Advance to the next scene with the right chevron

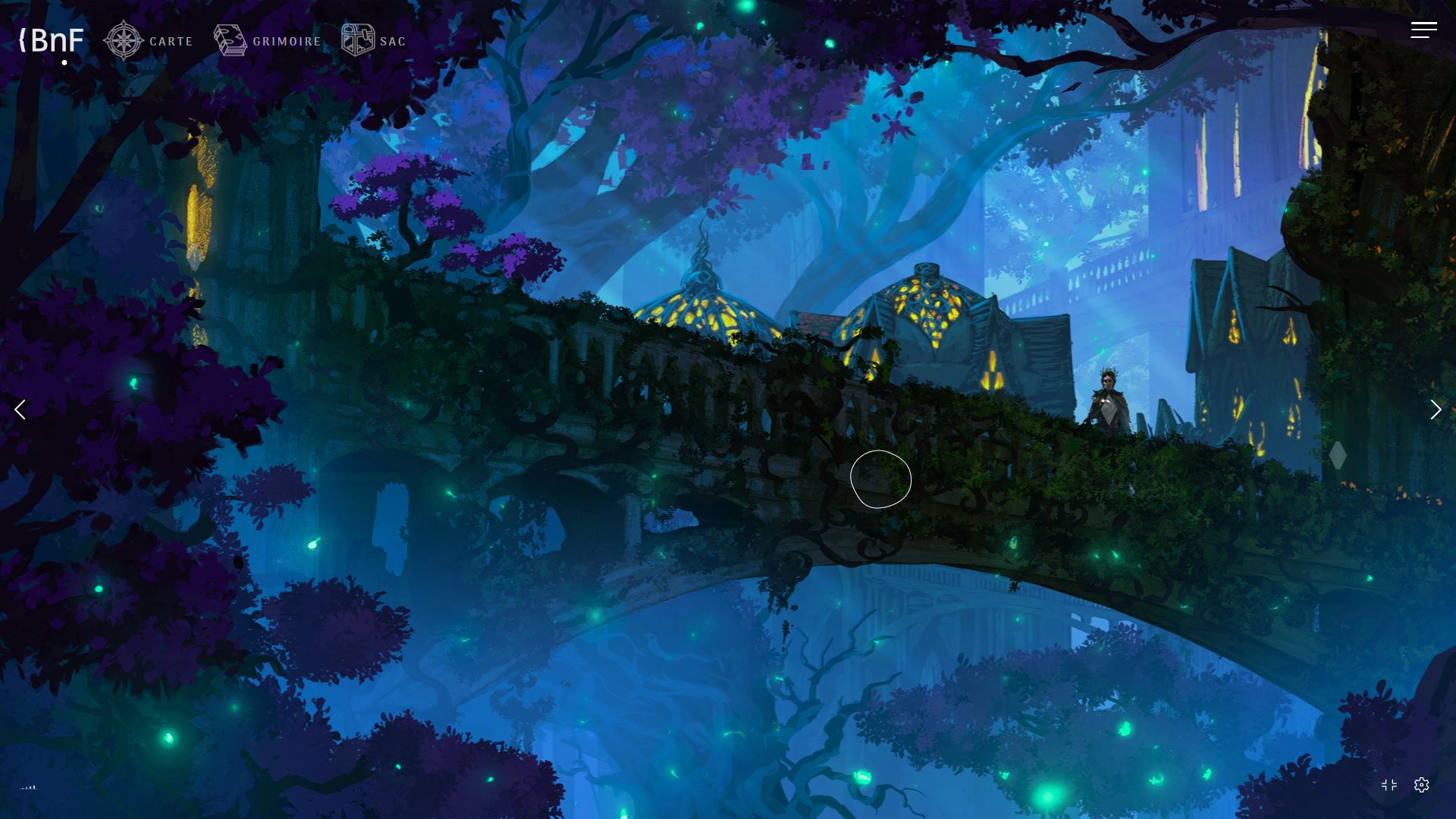[1436, 409]
